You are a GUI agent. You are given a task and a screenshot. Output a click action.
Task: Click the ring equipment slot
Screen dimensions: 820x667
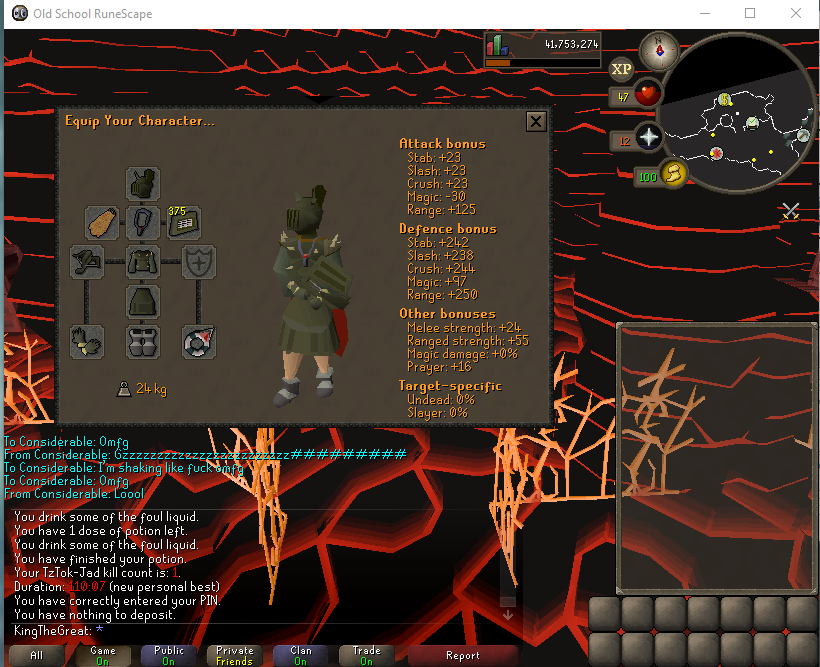pos(199,341)
